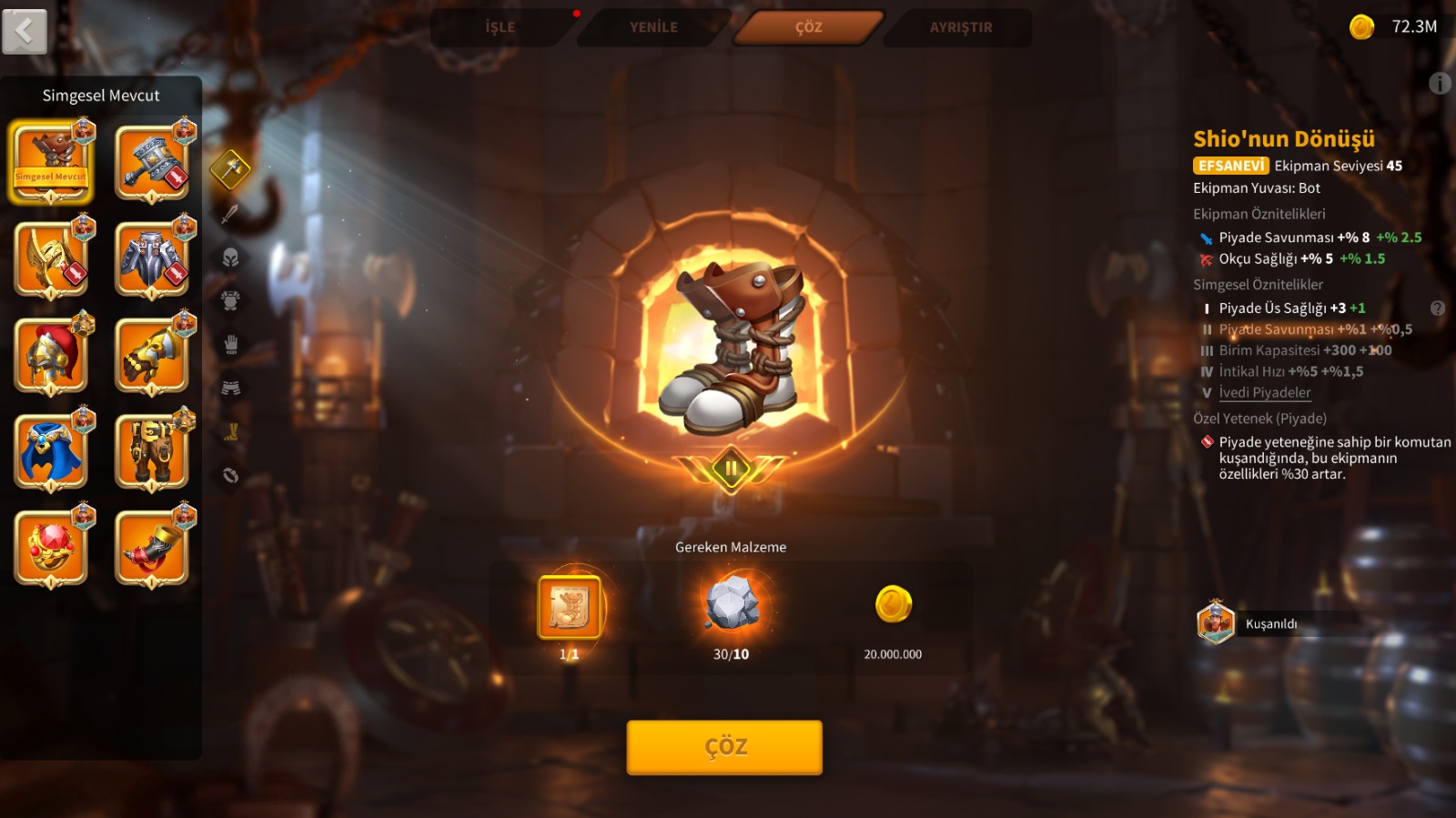Viewport: 1456px width, 818px height.
Task: Open the info icon below the gold balance
Action: coord(1440,84)
